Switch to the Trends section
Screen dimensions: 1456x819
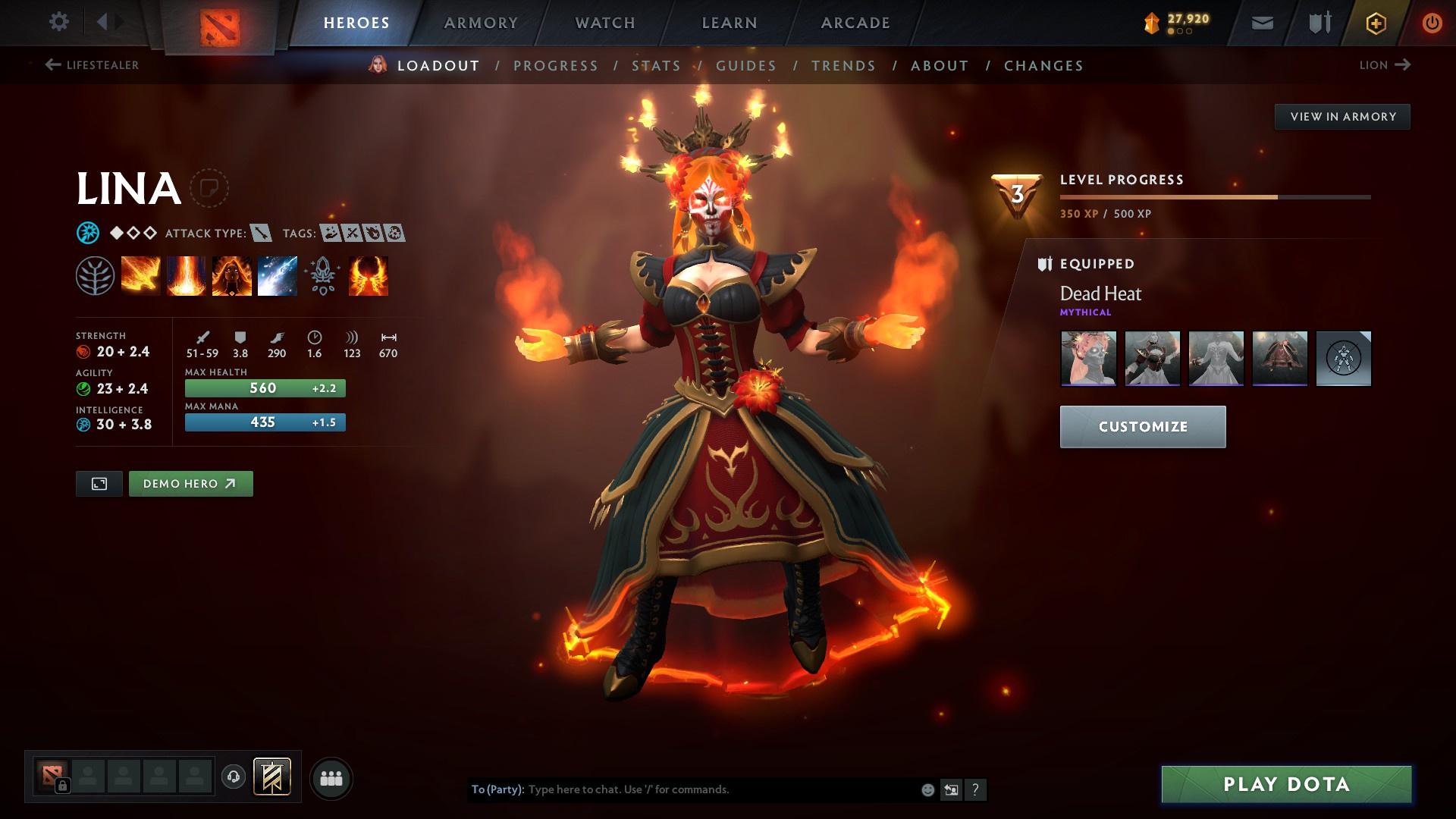tap(843, 66)
